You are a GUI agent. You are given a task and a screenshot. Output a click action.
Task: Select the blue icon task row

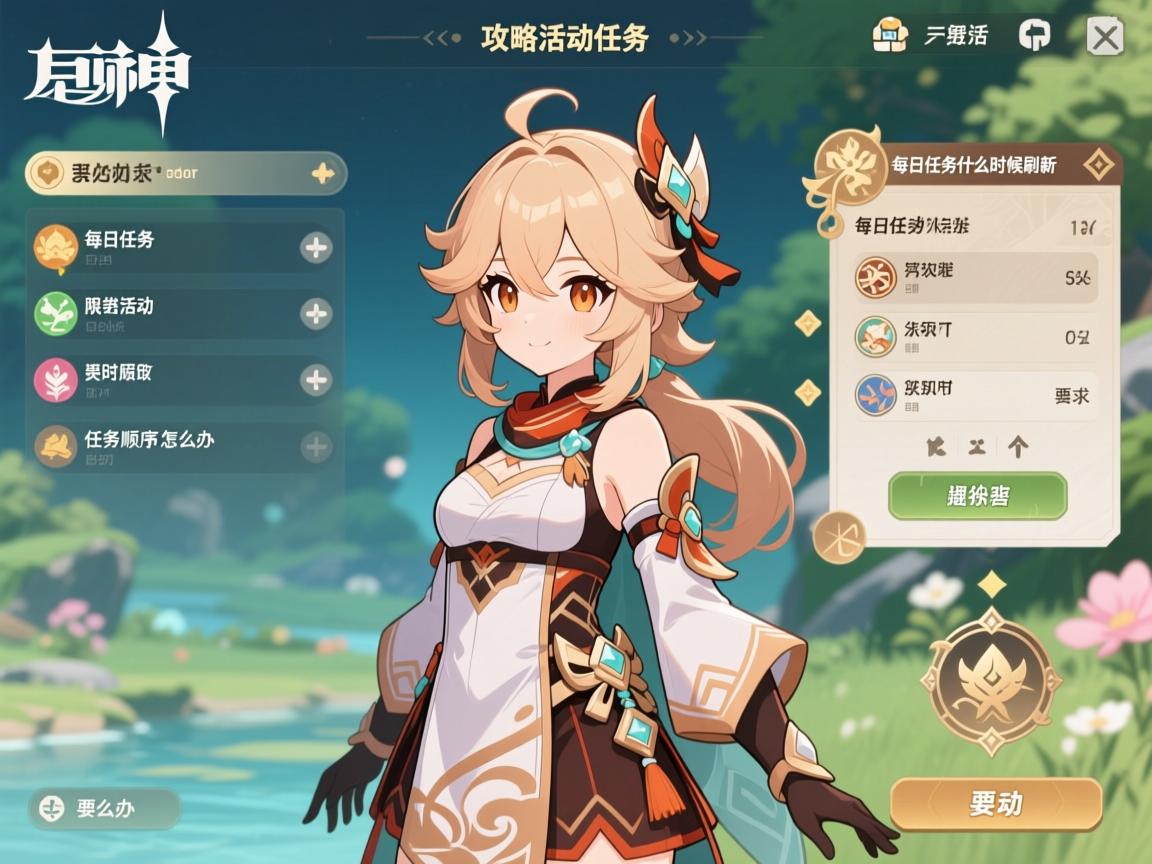click(x=975, y=394)
